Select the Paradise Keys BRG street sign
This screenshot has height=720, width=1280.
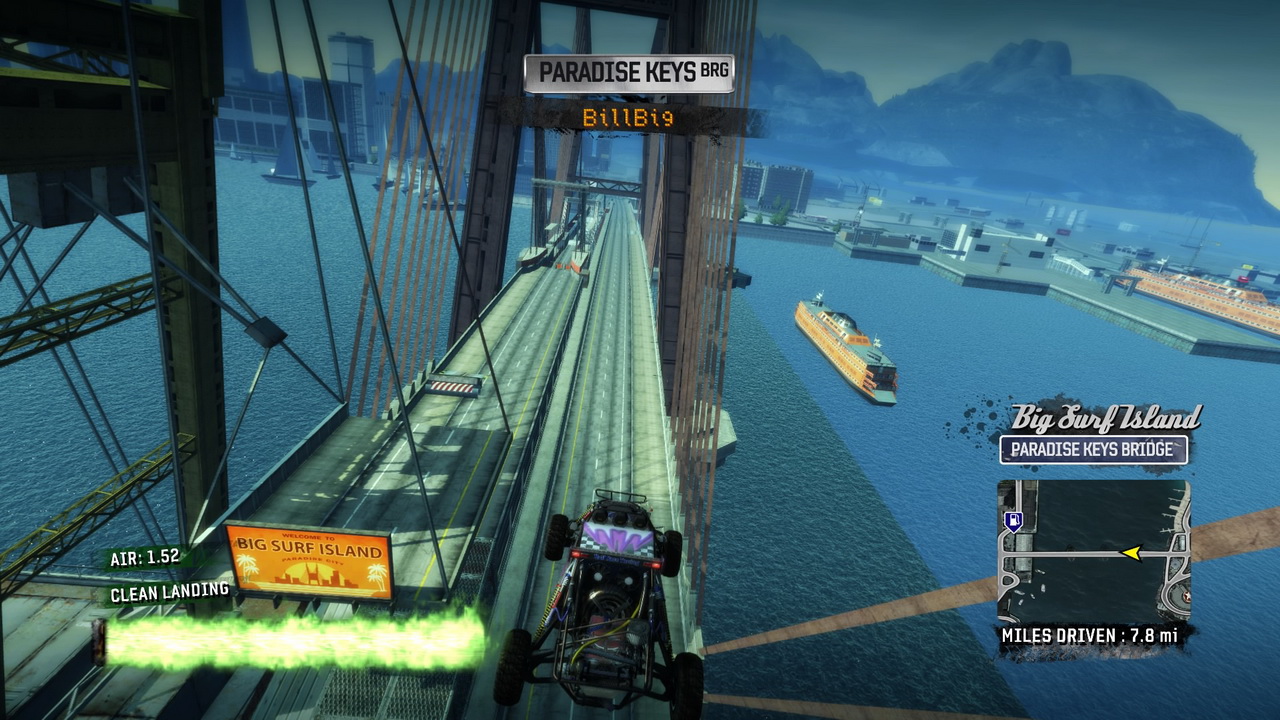pos(629,73)
